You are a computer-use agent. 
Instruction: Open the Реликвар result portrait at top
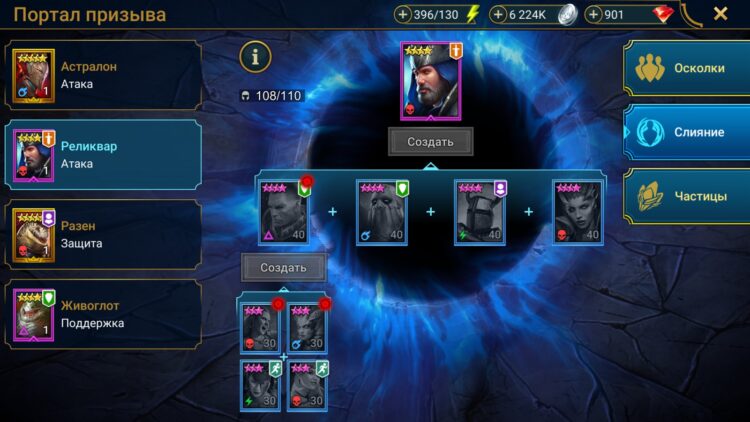(x=430, y=80)
